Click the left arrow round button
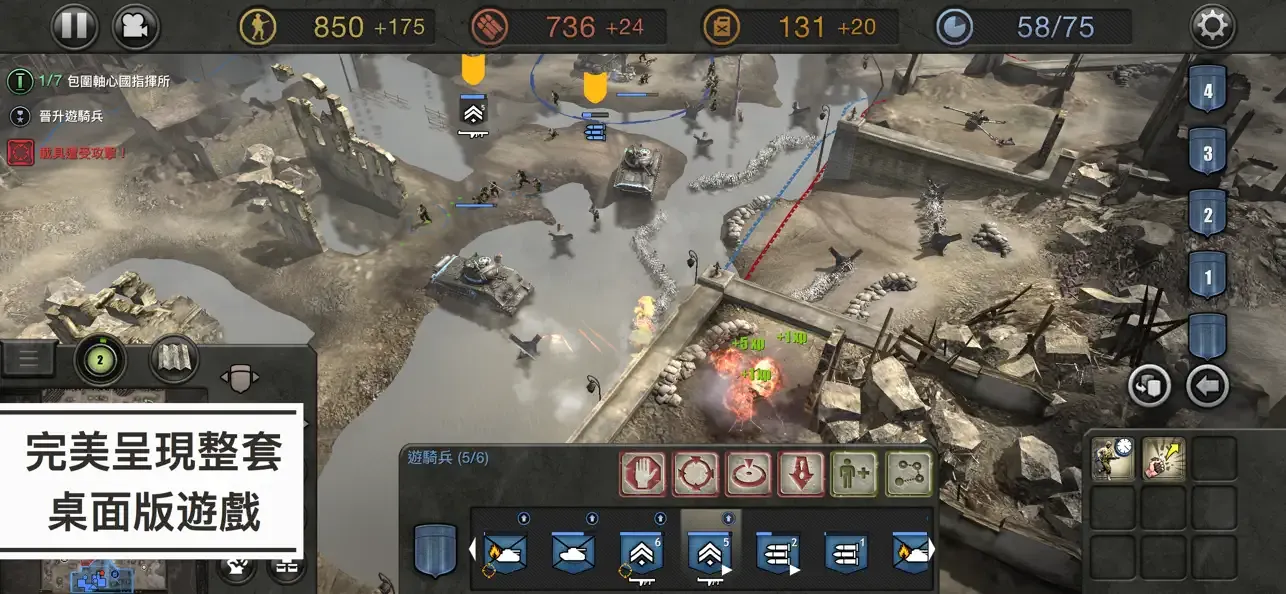Viewport: 1286px width, 594px height. [1208, 385]
